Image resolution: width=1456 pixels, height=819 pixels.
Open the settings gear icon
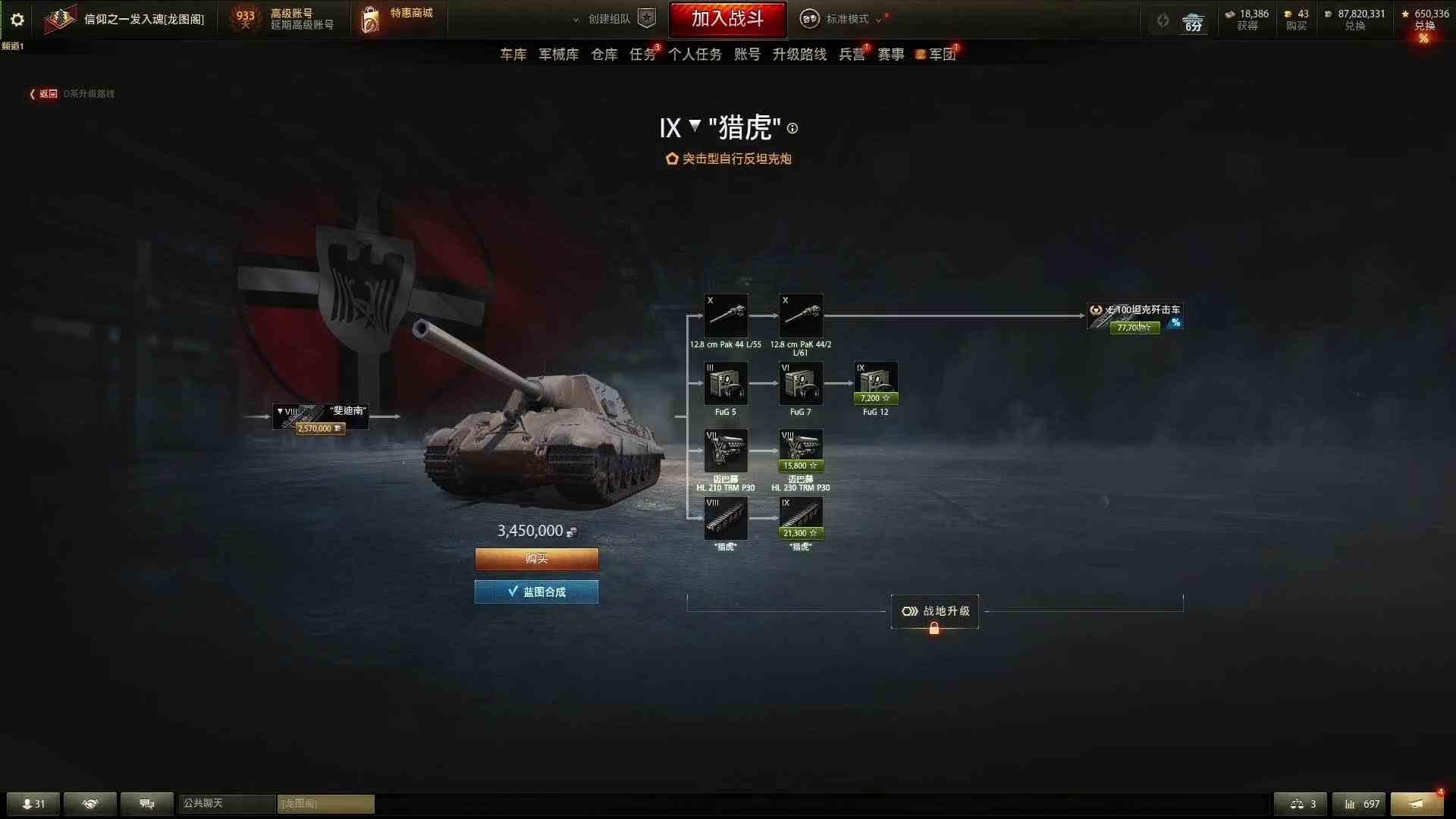[17, 20]
